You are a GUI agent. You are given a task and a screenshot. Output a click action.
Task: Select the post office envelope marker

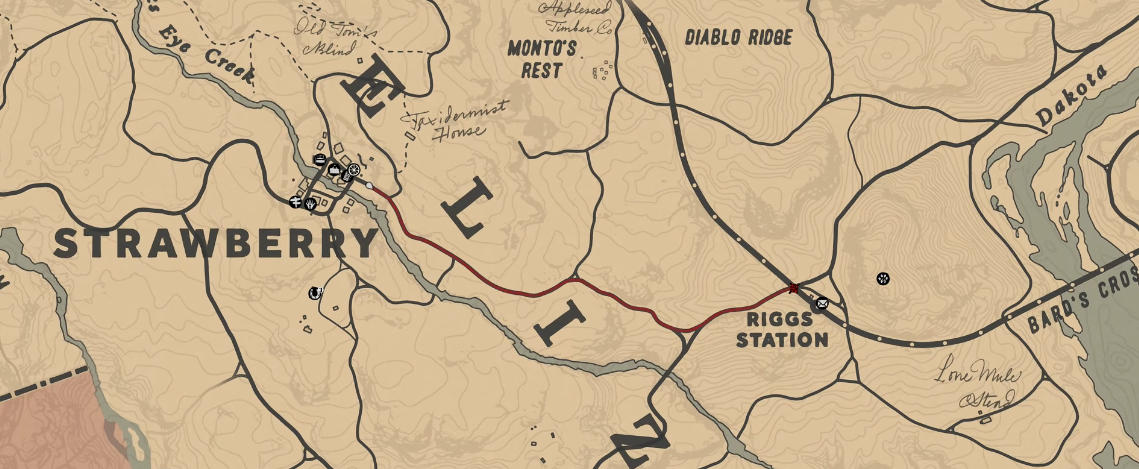(x=821, y=303)
